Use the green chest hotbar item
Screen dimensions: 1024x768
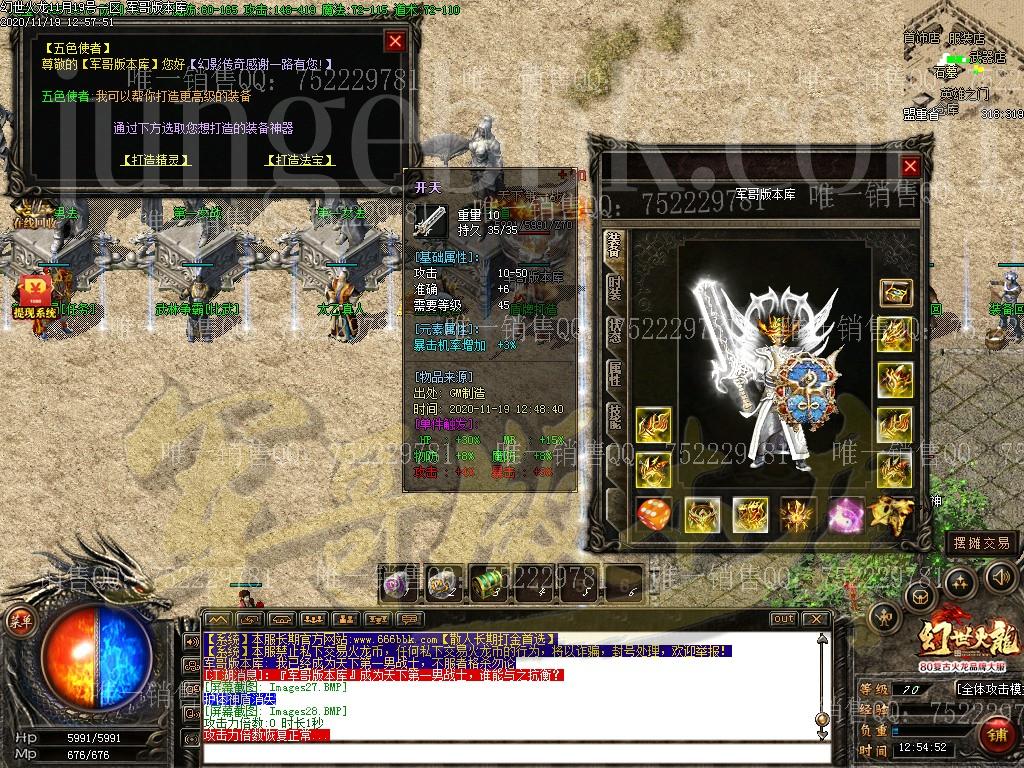[489, 582]
